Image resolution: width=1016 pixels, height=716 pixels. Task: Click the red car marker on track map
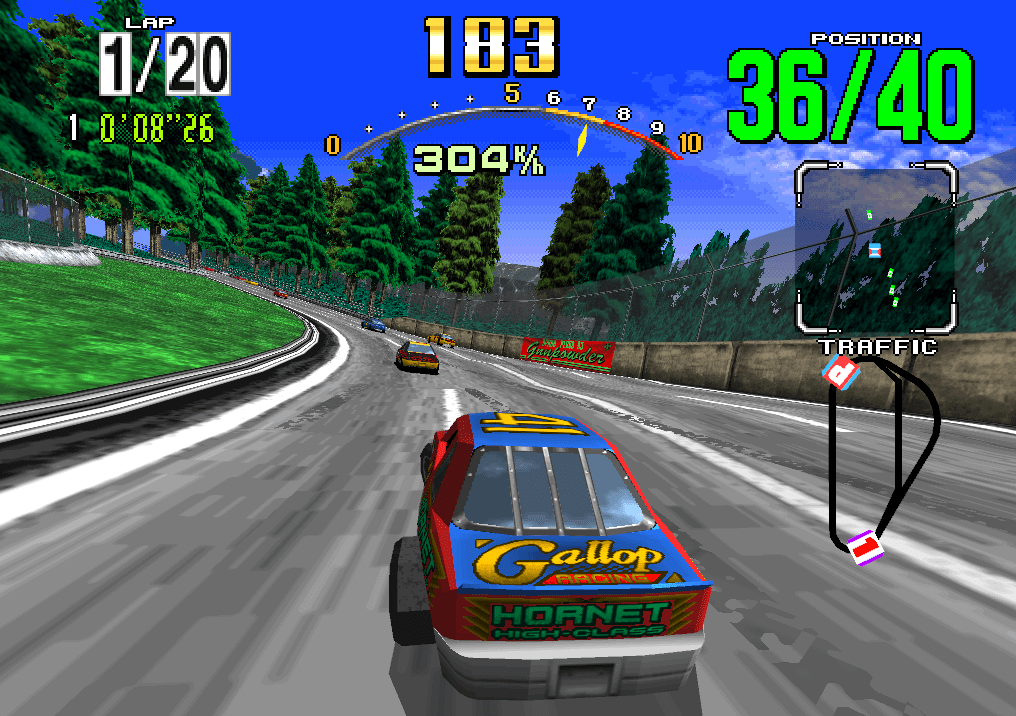click(842, 374)
